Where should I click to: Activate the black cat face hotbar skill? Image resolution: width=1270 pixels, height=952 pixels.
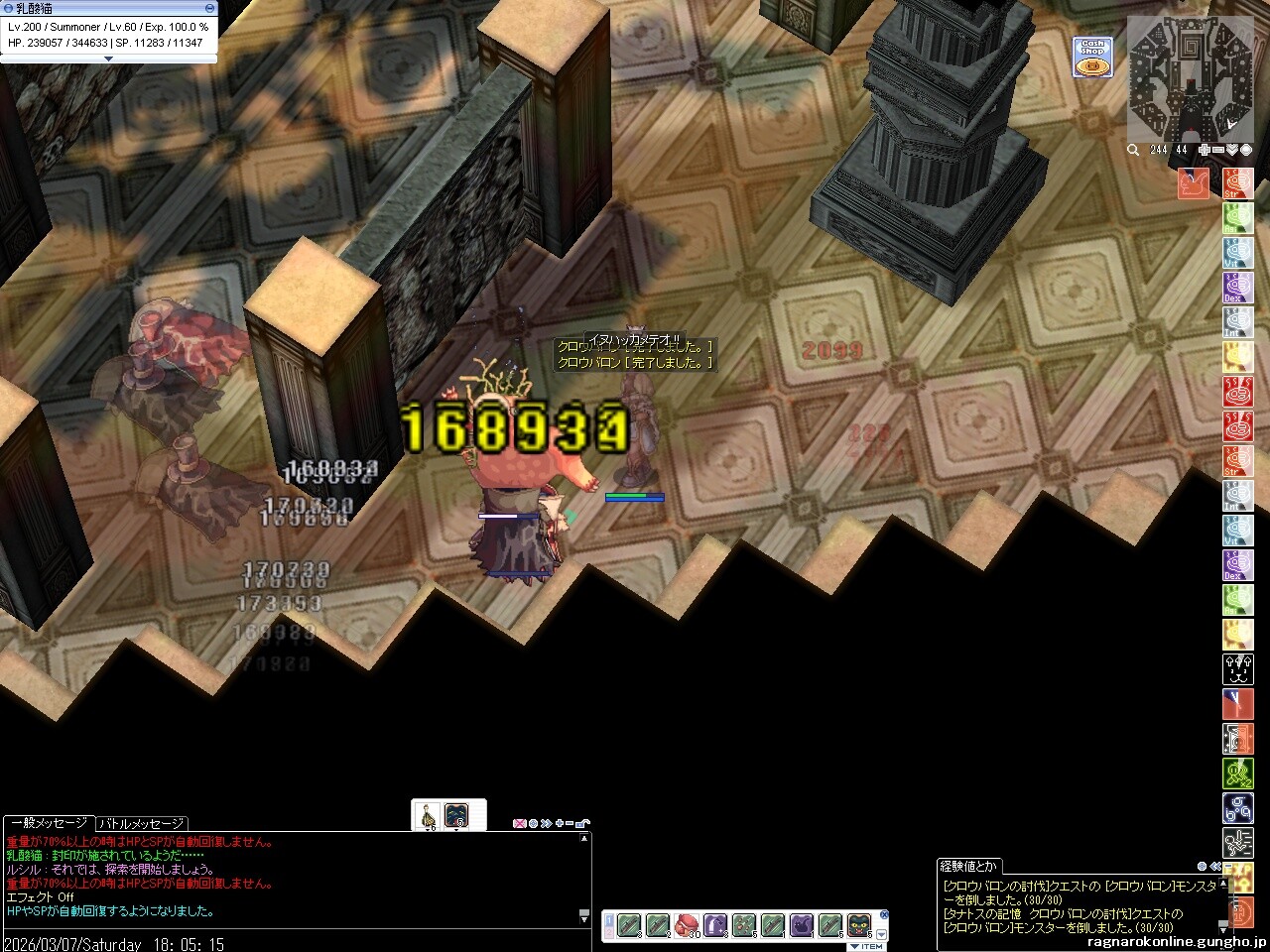click(x=859, y=925)
